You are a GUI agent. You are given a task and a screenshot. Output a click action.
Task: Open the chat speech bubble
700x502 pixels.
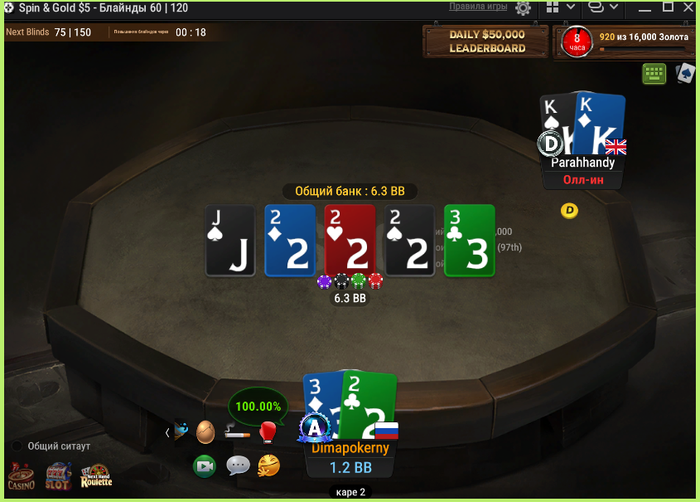pyautogui.click(x=237, y=465)
